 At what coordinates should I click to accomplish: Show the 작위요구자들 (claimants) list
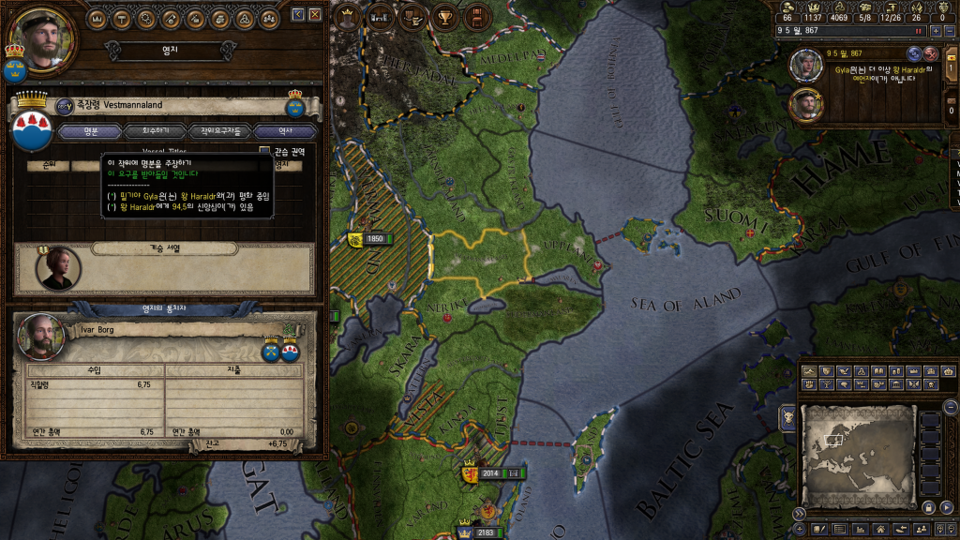(220, 131)
